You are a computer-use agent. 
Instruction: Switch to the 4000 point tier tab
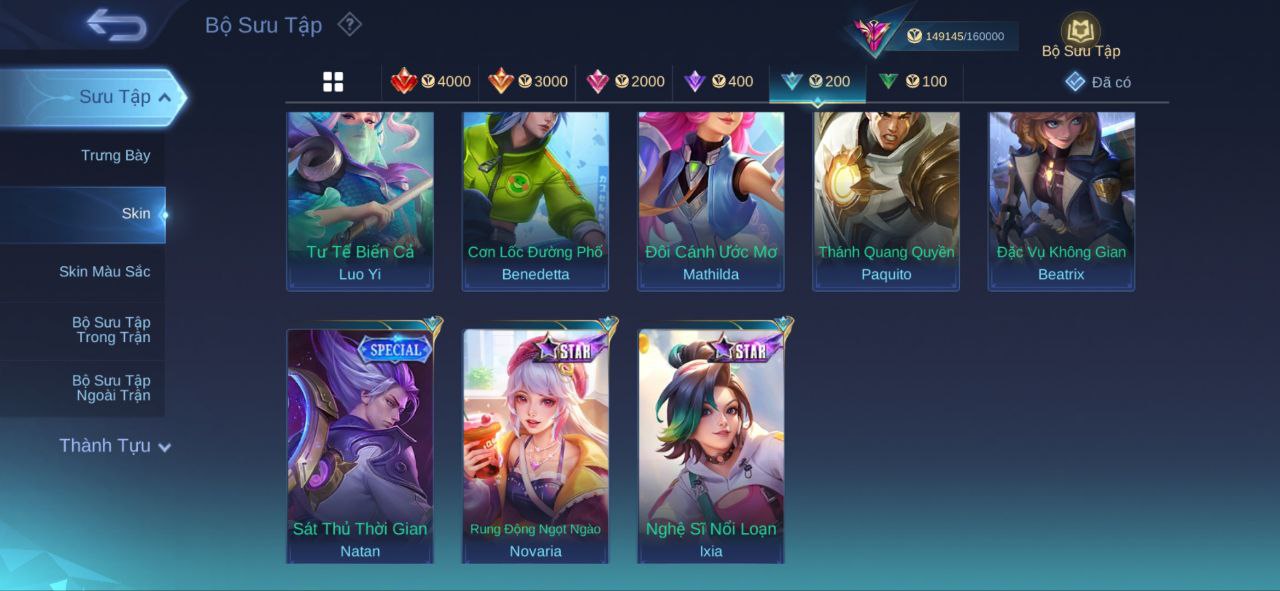click(431, 82)
